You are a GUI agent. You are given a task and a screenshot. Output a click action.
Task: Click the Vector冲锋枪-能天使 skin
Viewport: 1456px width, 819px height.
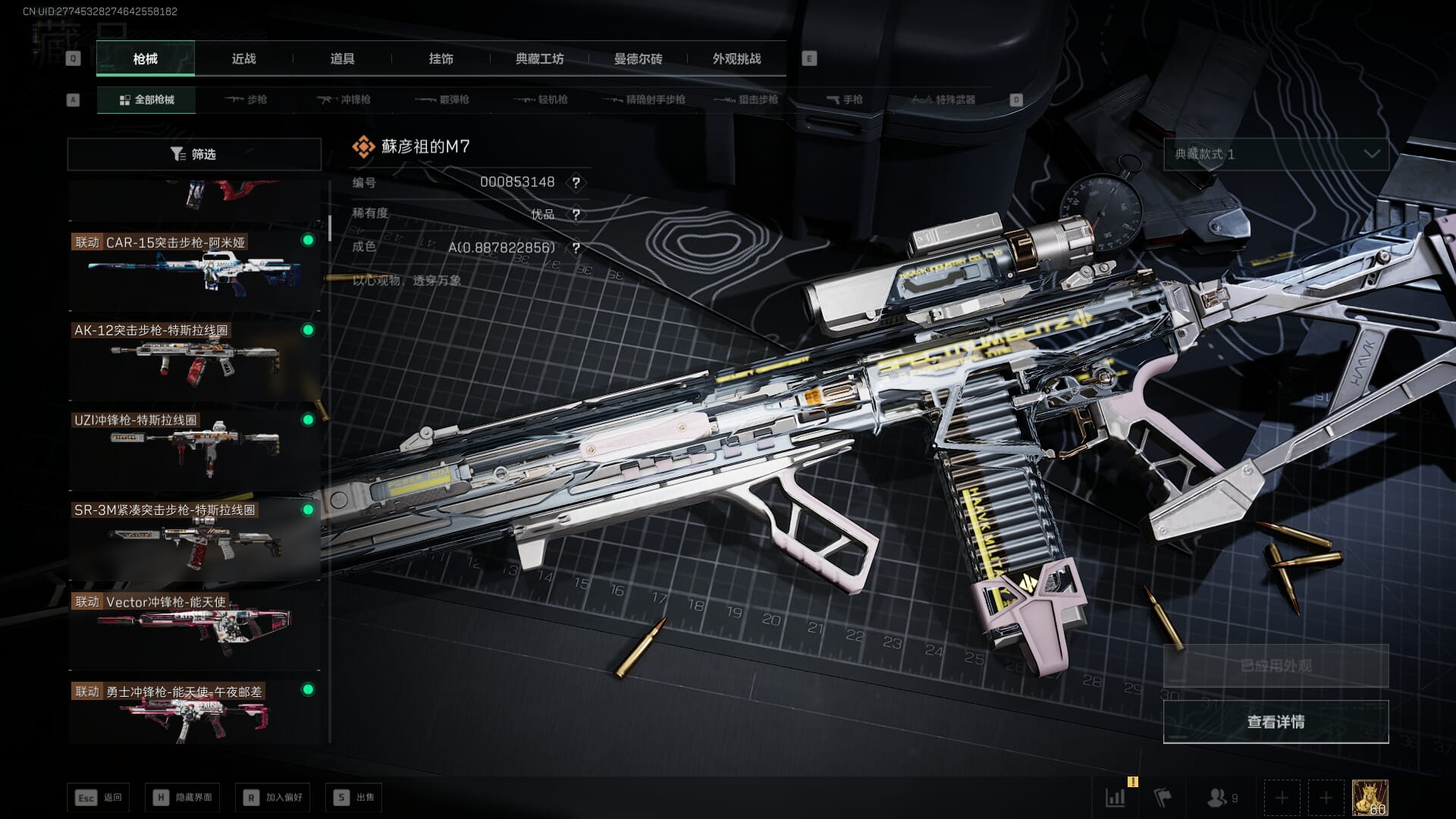coord(194,628)
